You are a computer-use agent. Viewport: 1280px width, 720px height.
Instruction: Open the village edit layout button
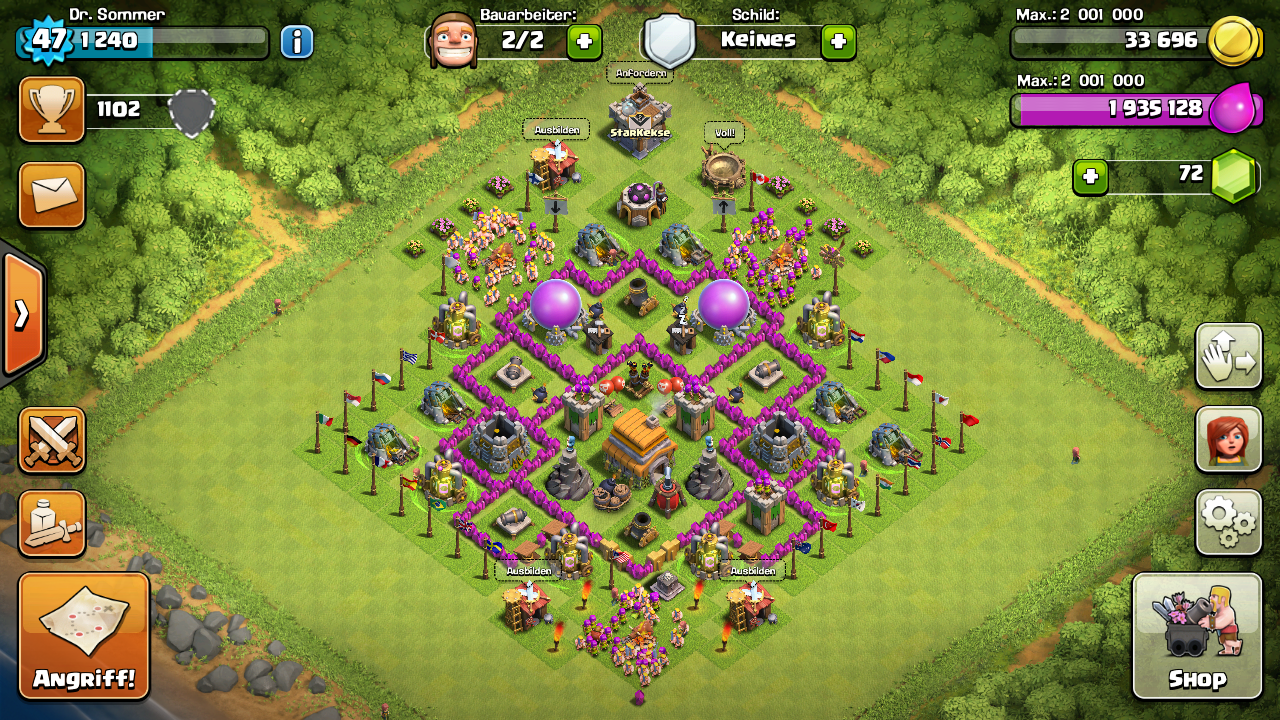(1228, 356)
